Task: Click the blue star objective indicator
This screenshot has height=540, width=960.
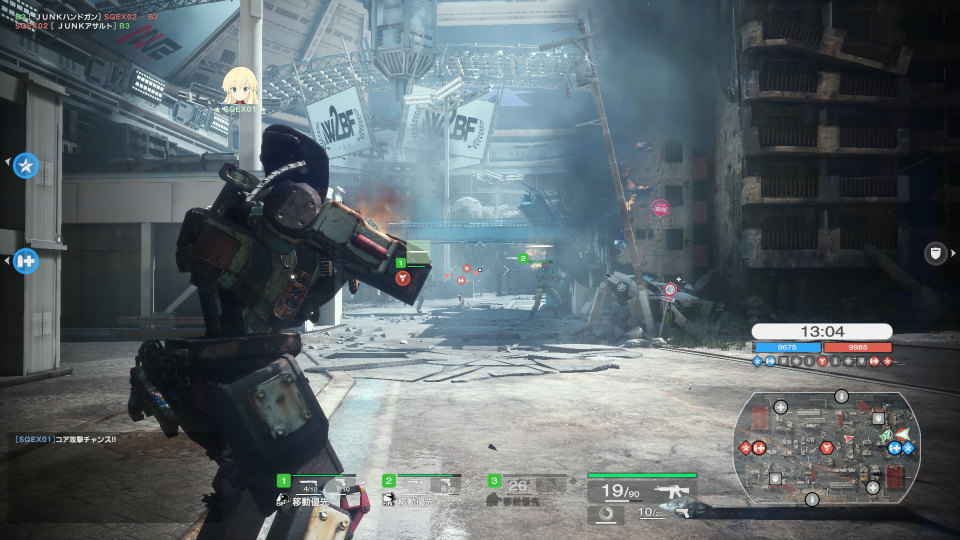Action: point(26,165)
